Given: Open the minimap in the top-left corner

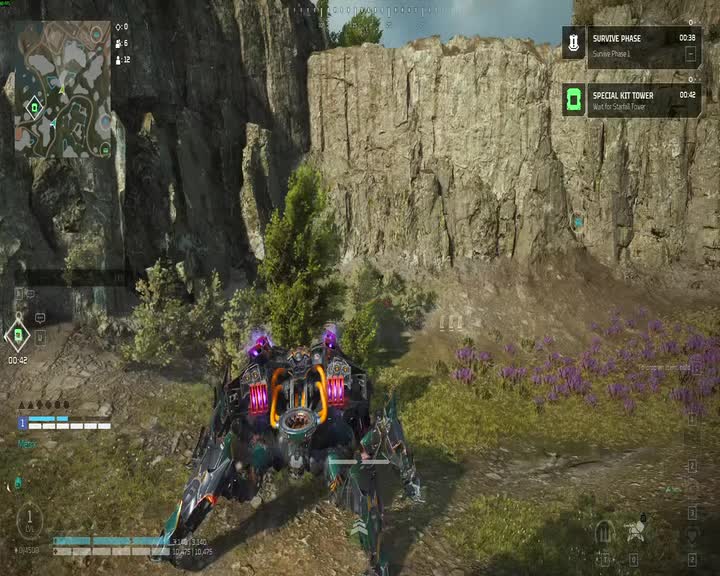Looking at the screenshot, I should (62, 89).
